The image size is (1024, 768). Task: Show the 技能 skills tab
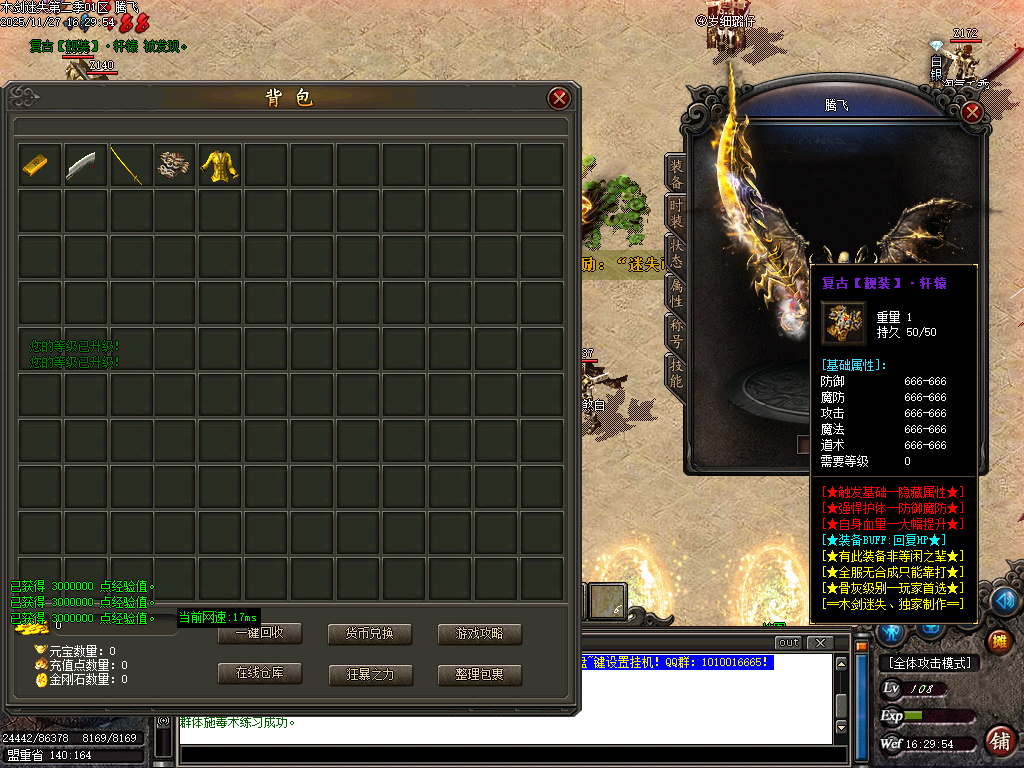click(x=677, y=372)
